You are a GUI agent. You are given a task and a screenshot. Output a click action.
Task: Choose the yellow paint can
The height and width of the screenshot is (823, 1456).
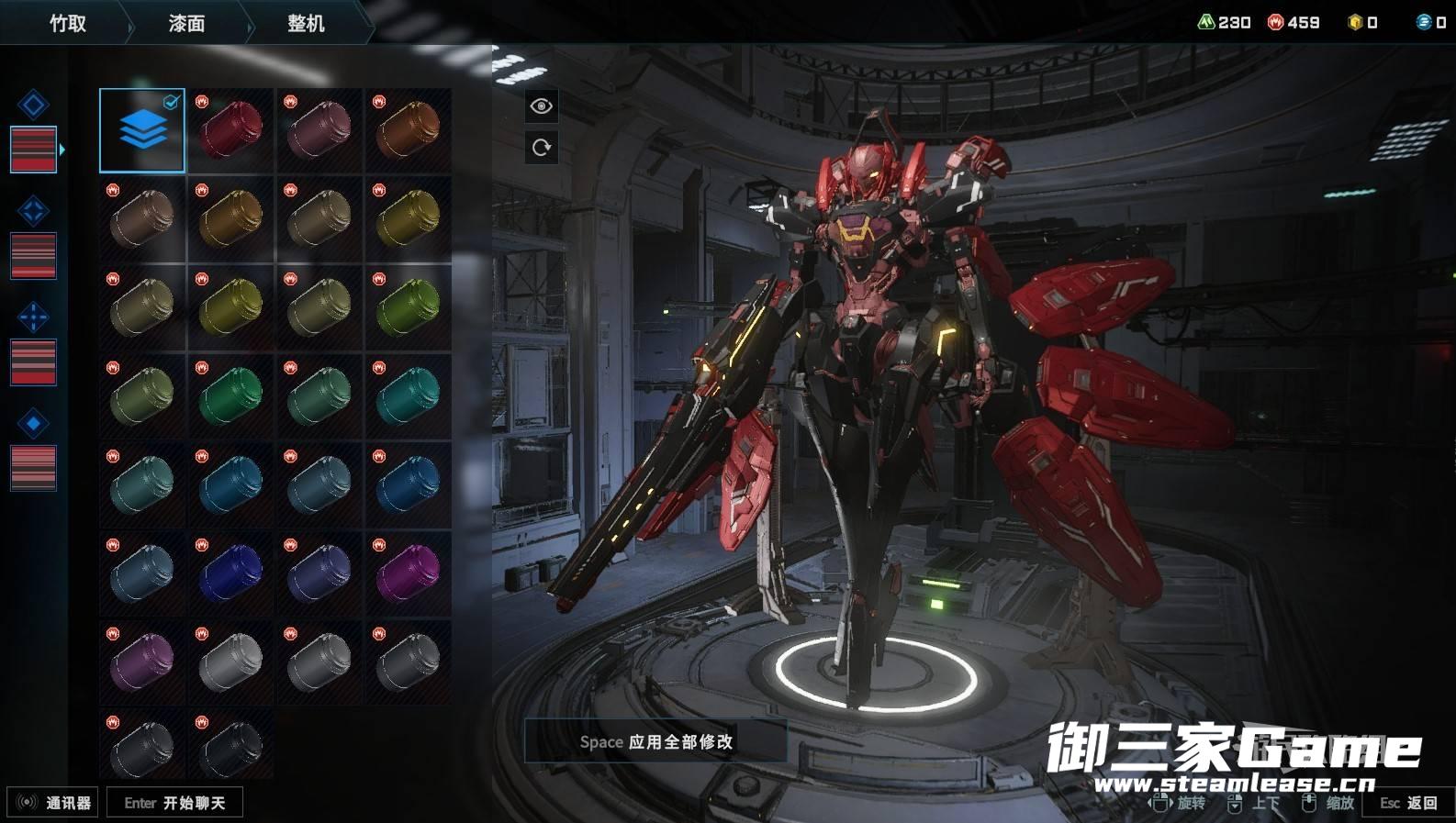[x=230, y=307]
